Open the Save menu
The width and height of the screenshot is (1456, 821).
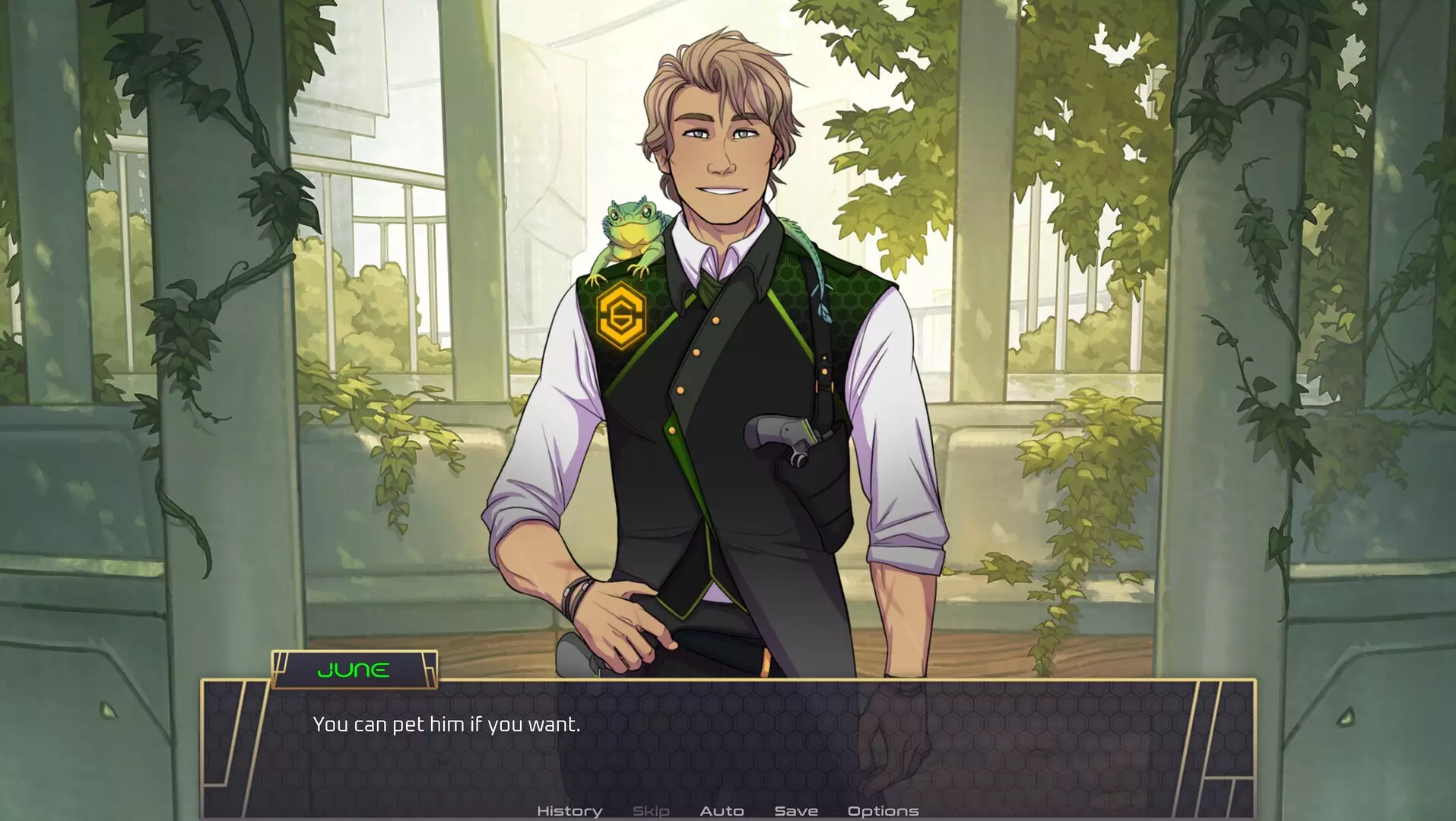coord(795,811)
